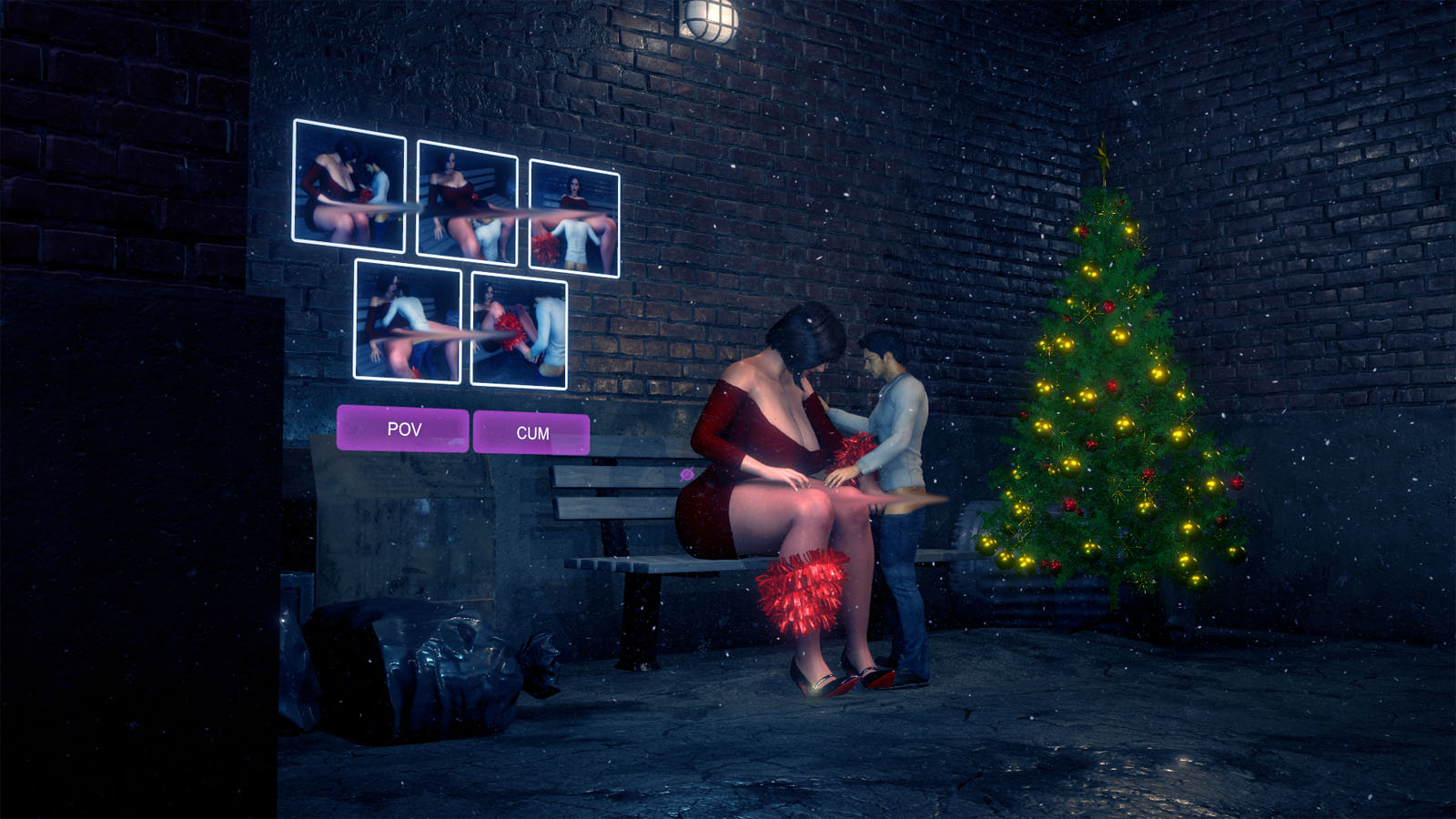Switch to the POV camera view
Viewport: 1456px width, 819px height.
click(403, 429)
